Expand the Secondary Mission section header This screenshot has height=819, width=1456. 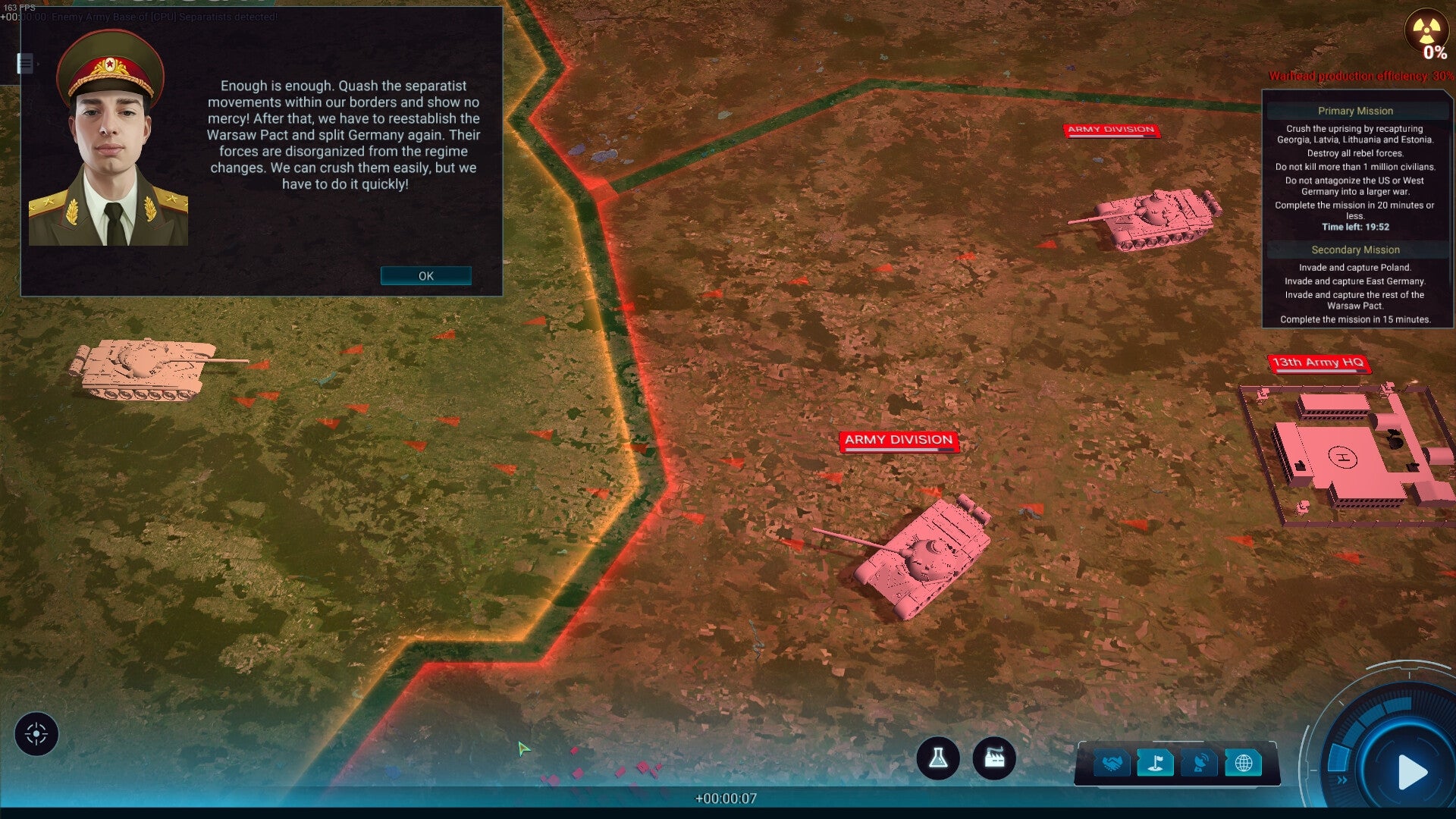[x=1357, y=249]
